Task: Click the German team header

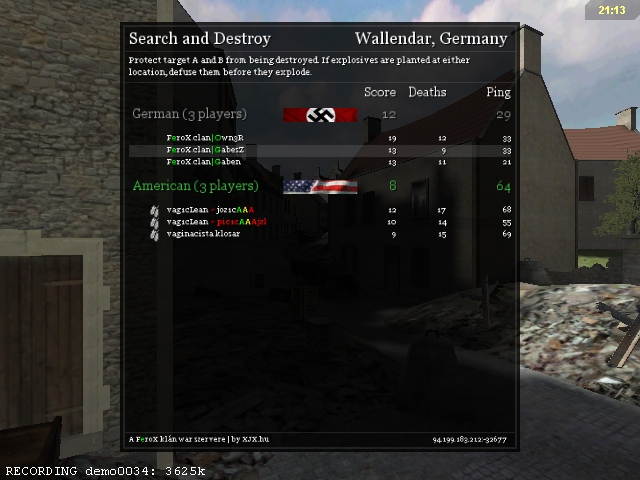Action: pyautogui.click(x=183, y=114)
